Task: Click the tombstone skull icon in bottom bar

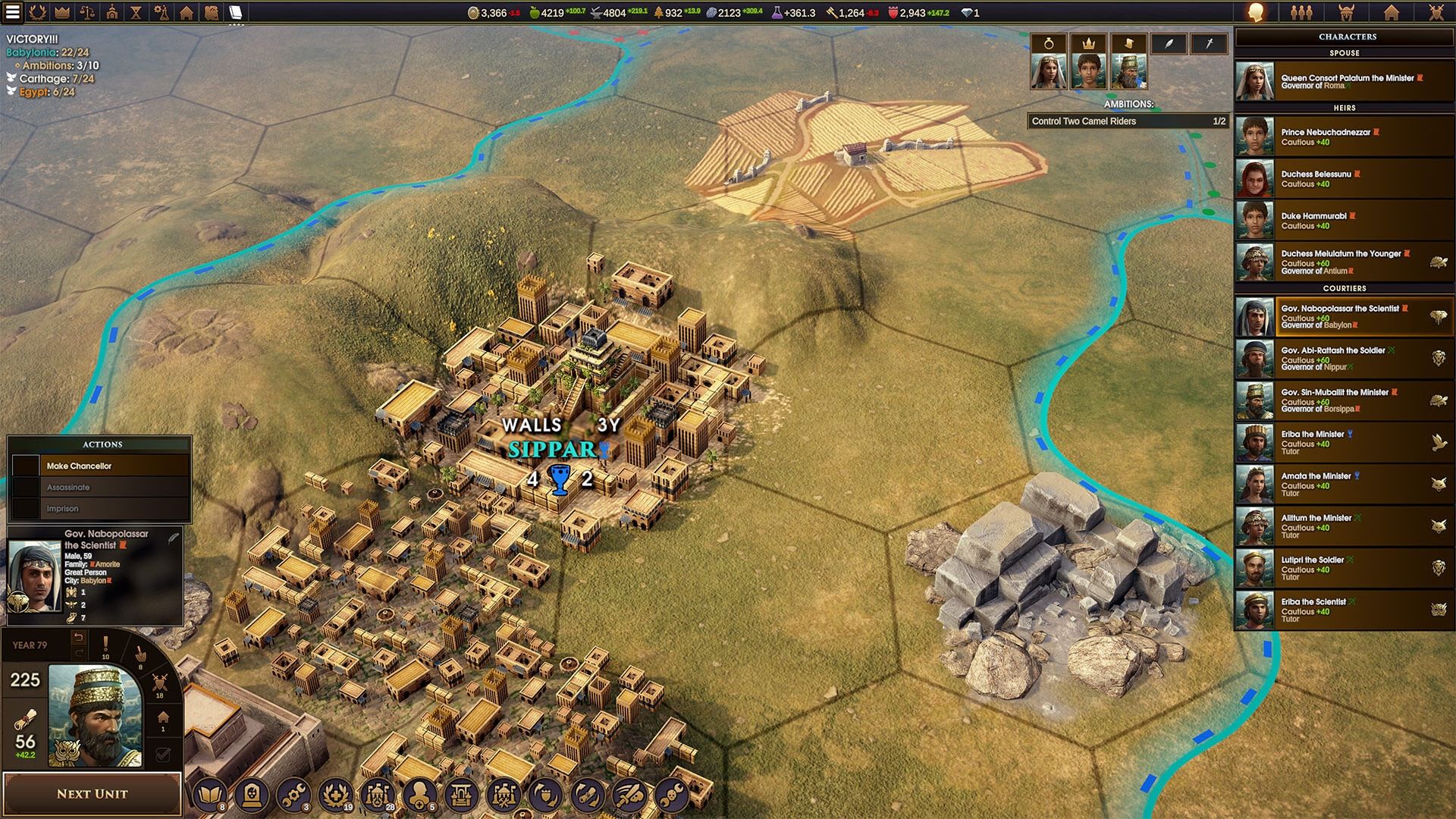Action: (251, 794)
